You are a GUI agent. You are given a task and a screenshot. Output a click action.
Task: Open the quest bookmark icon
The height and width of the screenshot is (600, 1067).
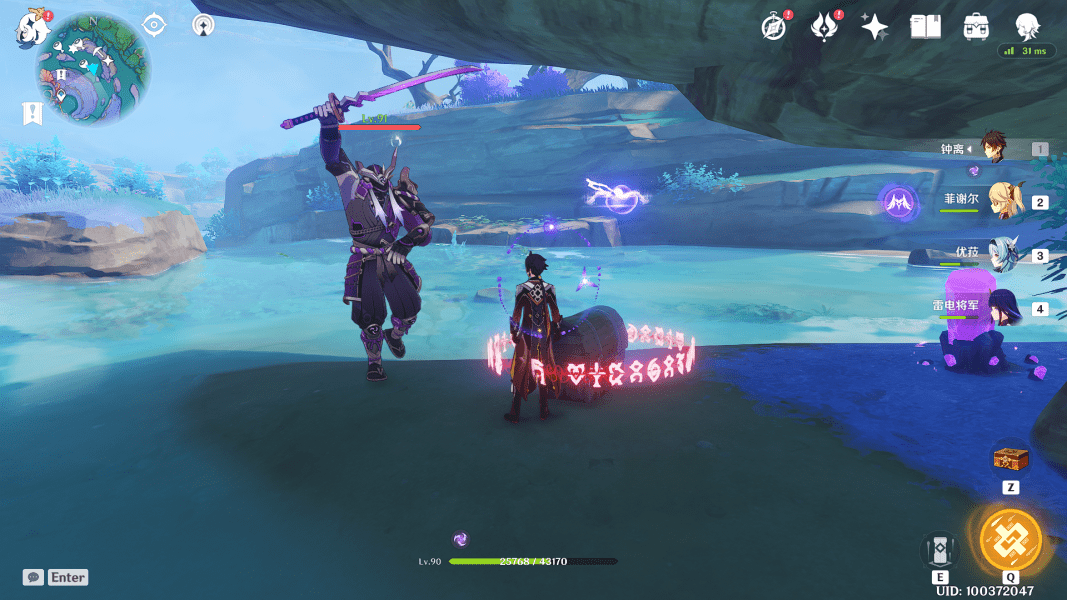(x=33, y=113)
